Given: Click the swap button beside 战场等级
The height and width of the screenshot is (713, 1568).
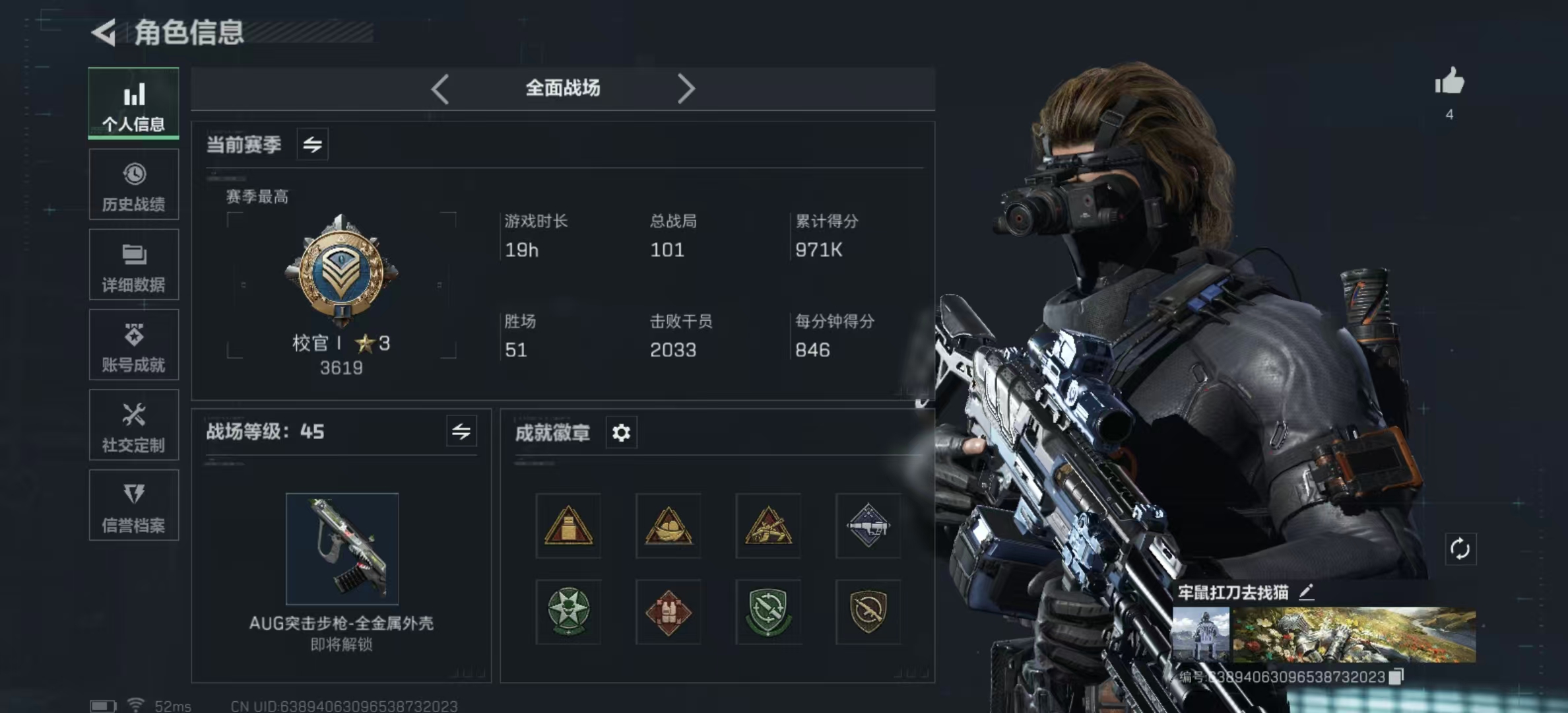Looking at the screenshot, I should [461, 432].
